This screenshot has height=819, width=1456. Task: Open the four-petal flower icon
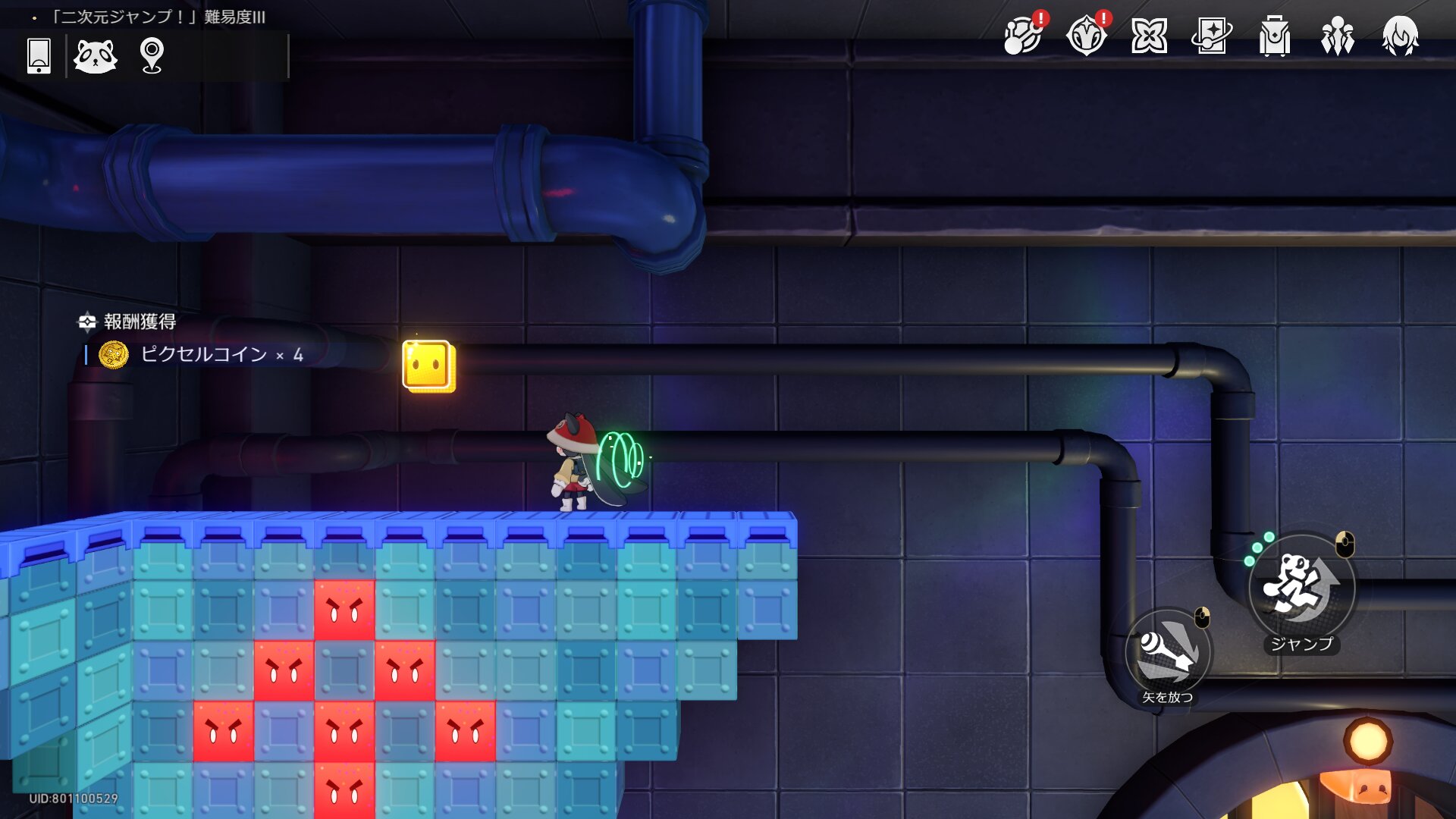pyautogui.click(x=1149, y=36)
